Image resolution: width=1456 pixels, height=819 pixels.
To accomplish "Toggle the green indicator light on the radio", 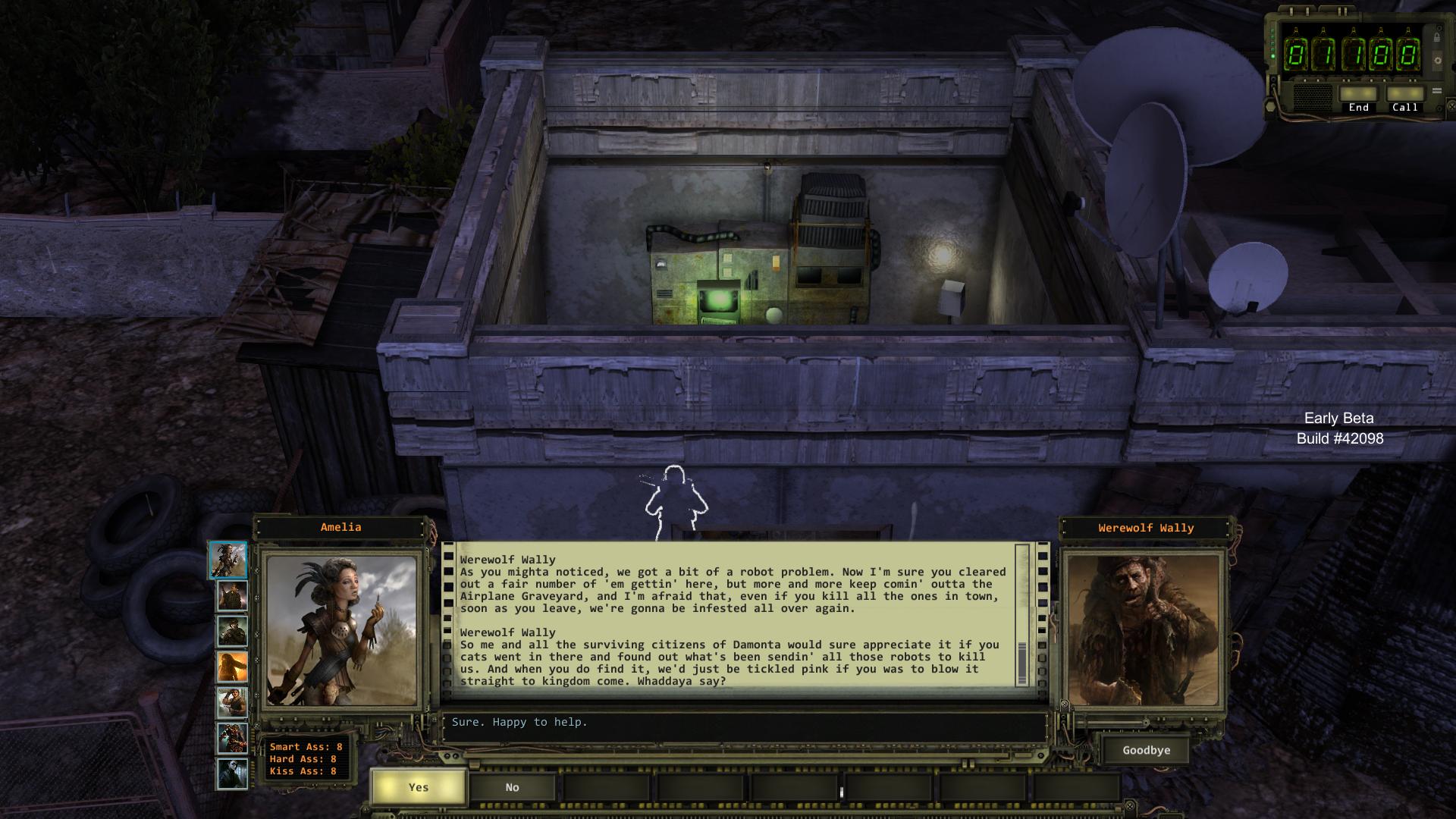I will pos(1272,56).
